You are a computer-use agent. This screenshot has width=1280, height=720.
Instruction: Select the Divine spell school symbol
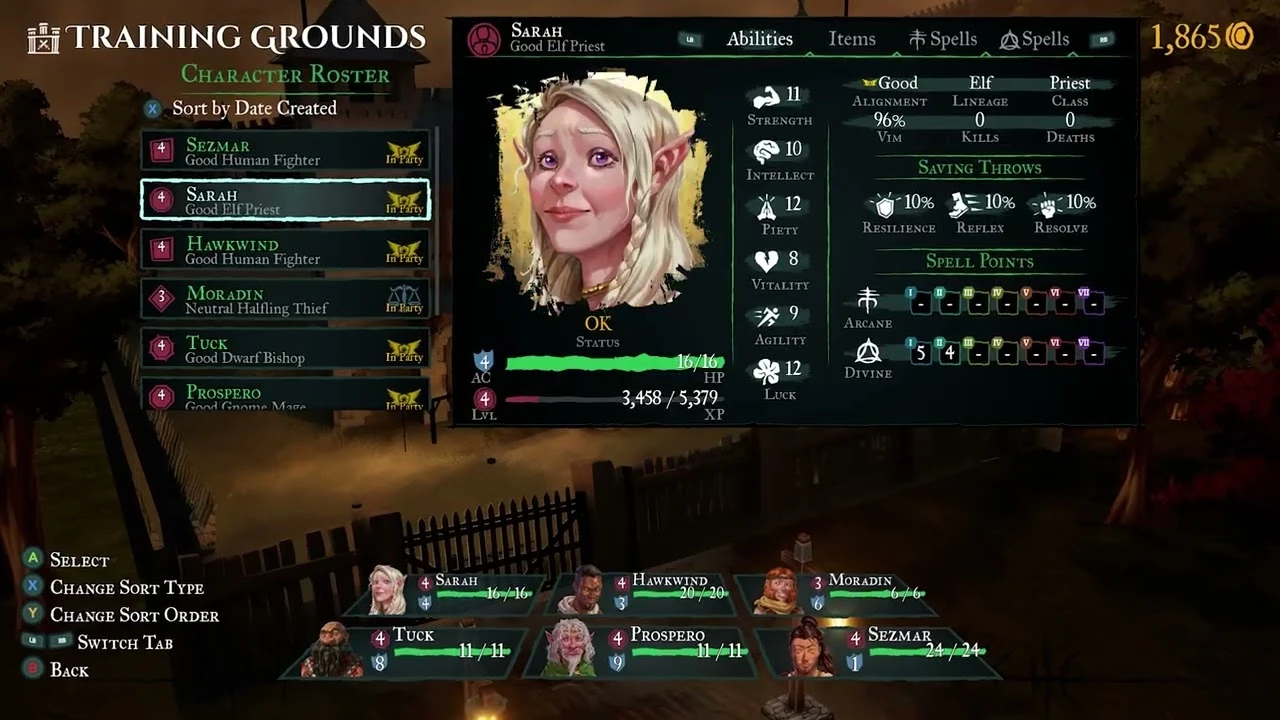click(x=868, y=353)
